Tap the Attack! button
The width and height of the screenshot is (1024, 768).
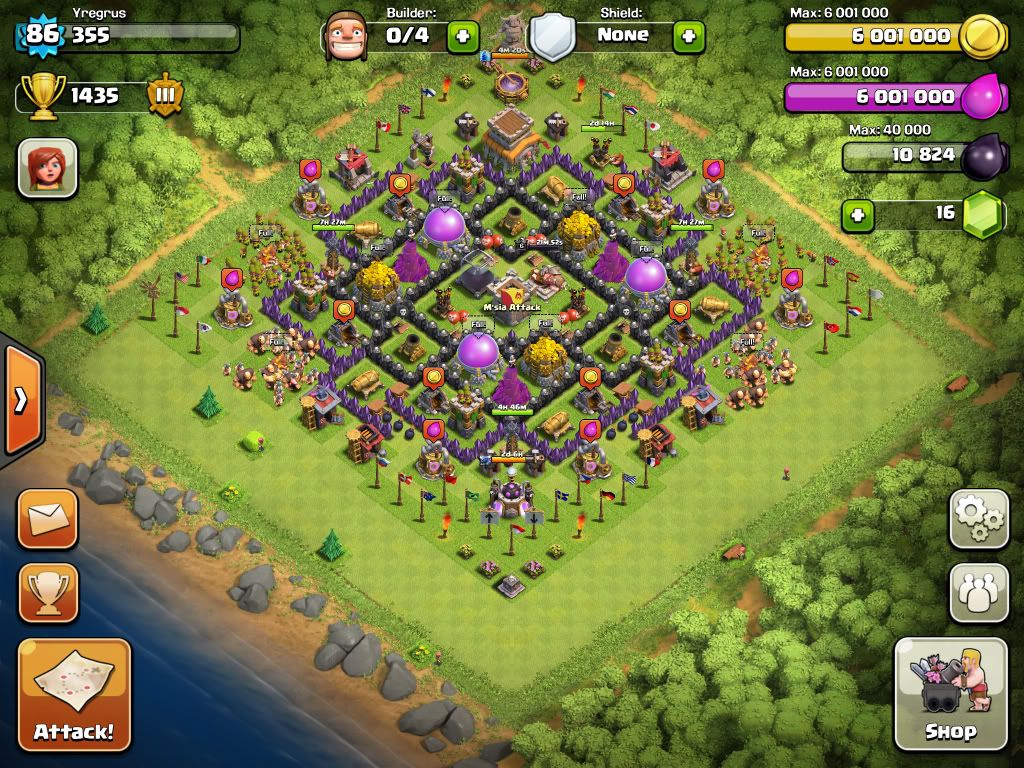coord(74,694)
